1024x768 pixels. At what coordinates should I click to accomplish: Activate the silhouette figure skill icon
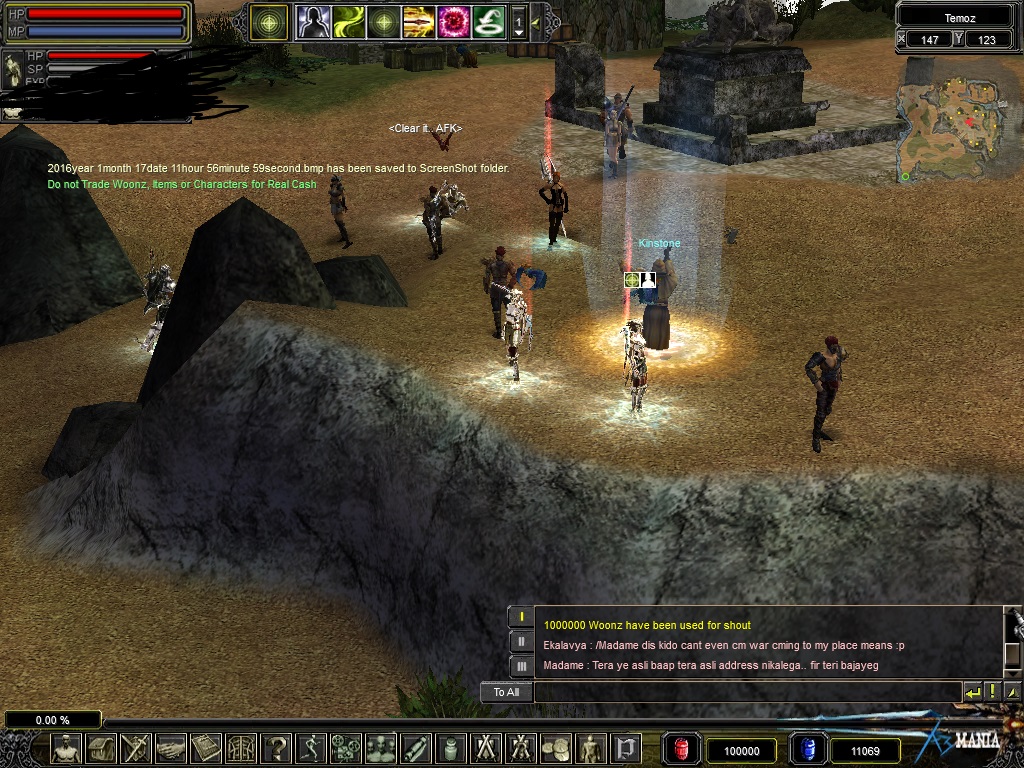point(313,22)
